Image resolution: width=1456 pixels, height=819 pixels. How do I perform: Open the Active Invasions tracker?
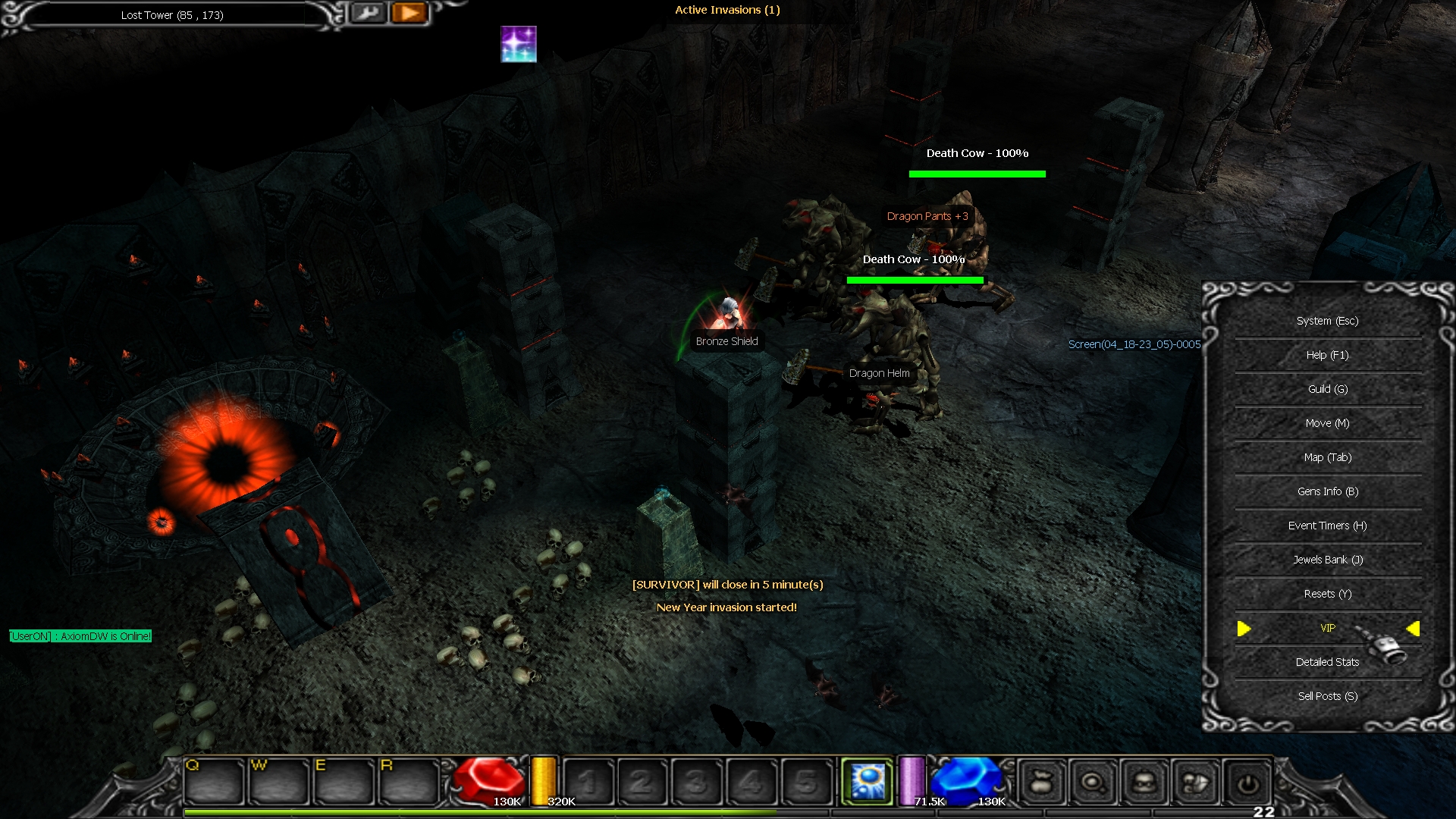click(x=727, y=10)
